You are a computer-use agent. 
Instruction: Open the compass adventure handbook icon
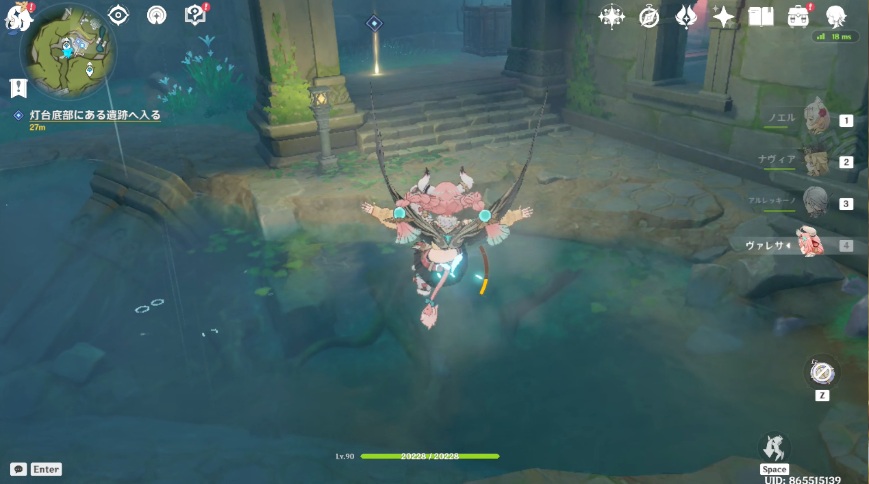point(649,16)
